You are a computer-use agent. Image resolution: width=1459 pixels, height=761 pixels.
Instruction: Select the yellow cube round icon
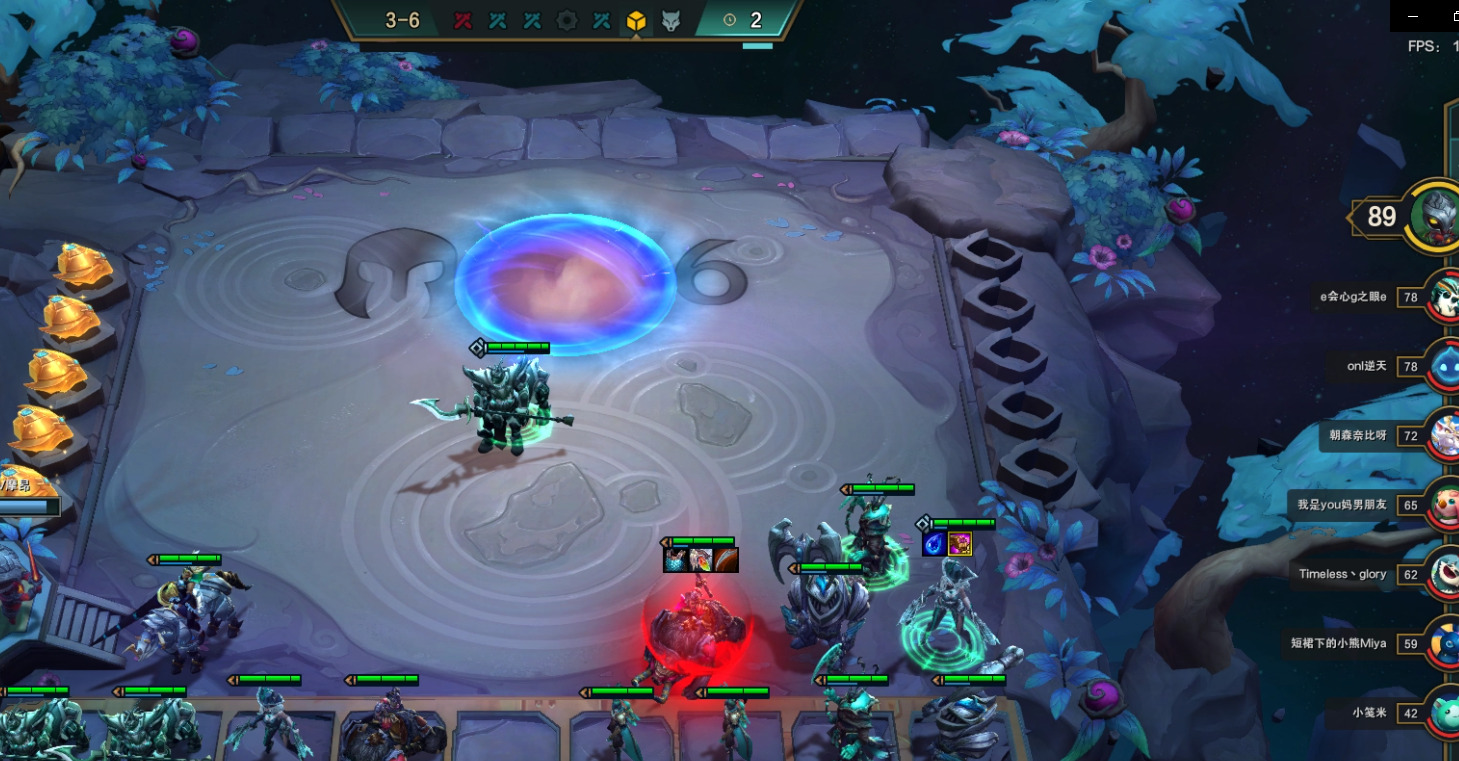coord(635,20)
